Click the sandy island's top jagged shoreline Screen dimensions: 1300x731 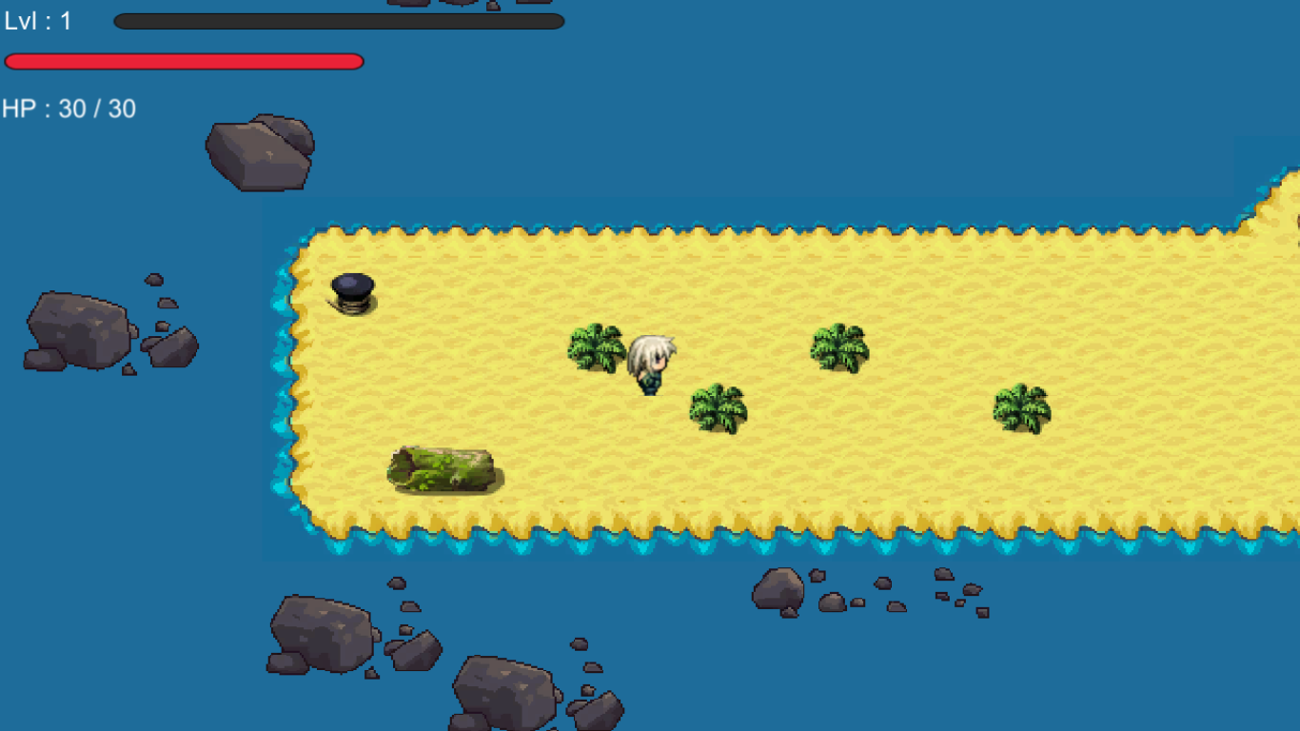pyautogui.click(x=700, y=230)
